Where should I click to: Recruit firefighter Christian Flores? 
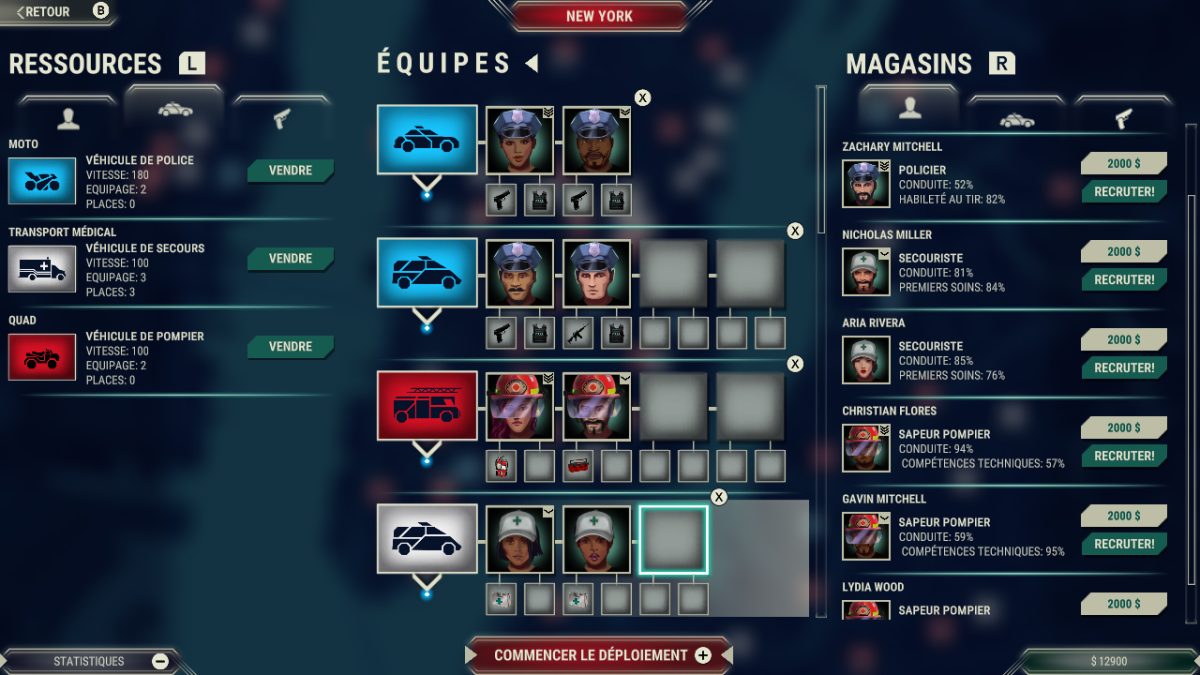(x=1124, y=456)
